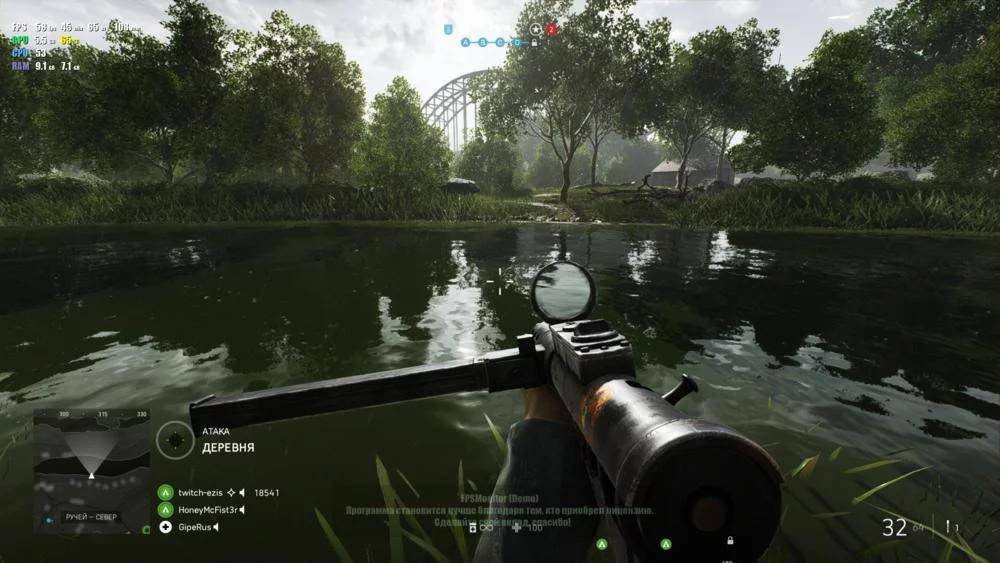Select objective B on the flag bar
Screen dimensions: 1000x563
tap(482, 43)
